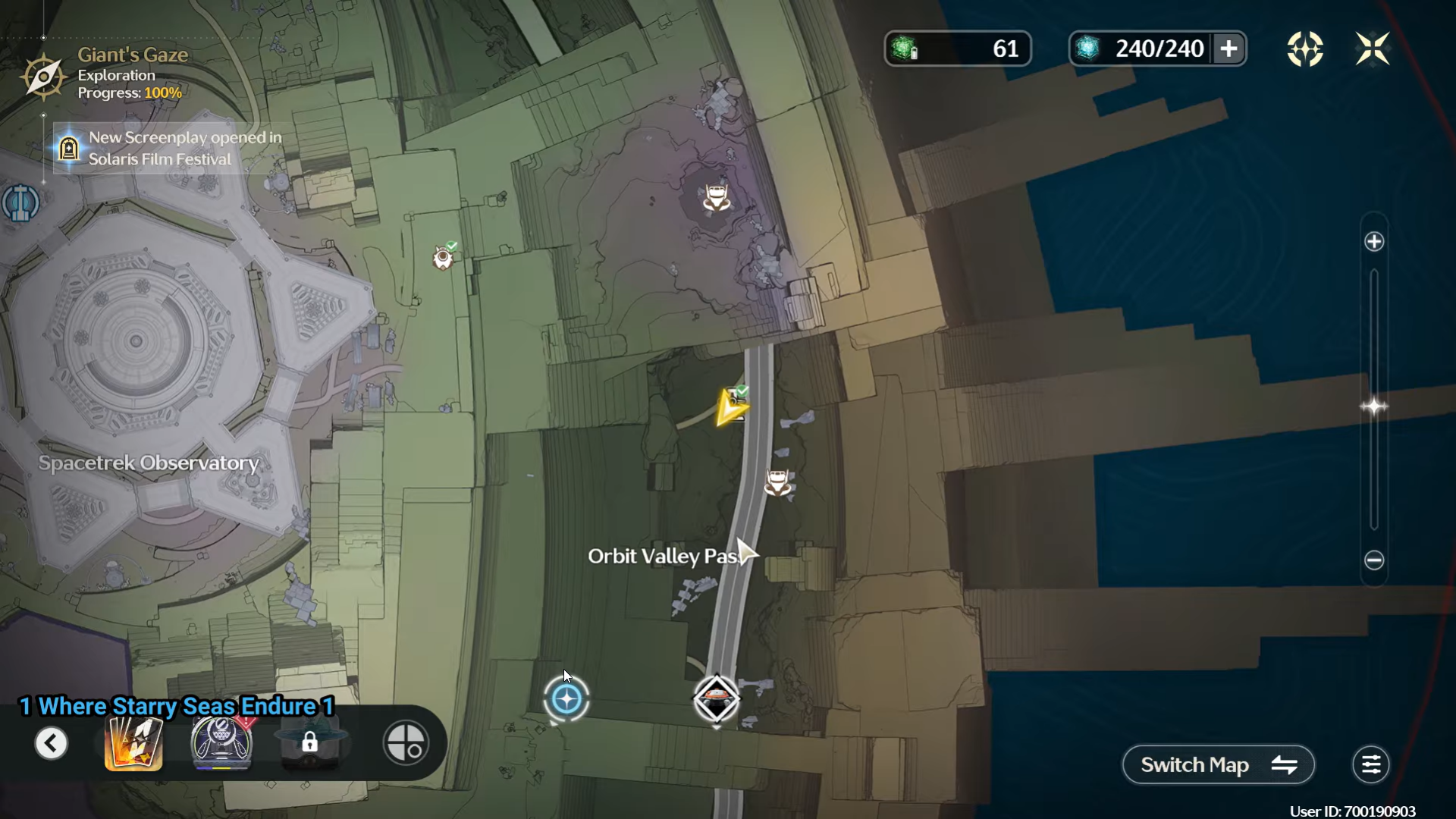Select the diamond-shaped marker on the road

pyautogui.click(x=717, y=698)
